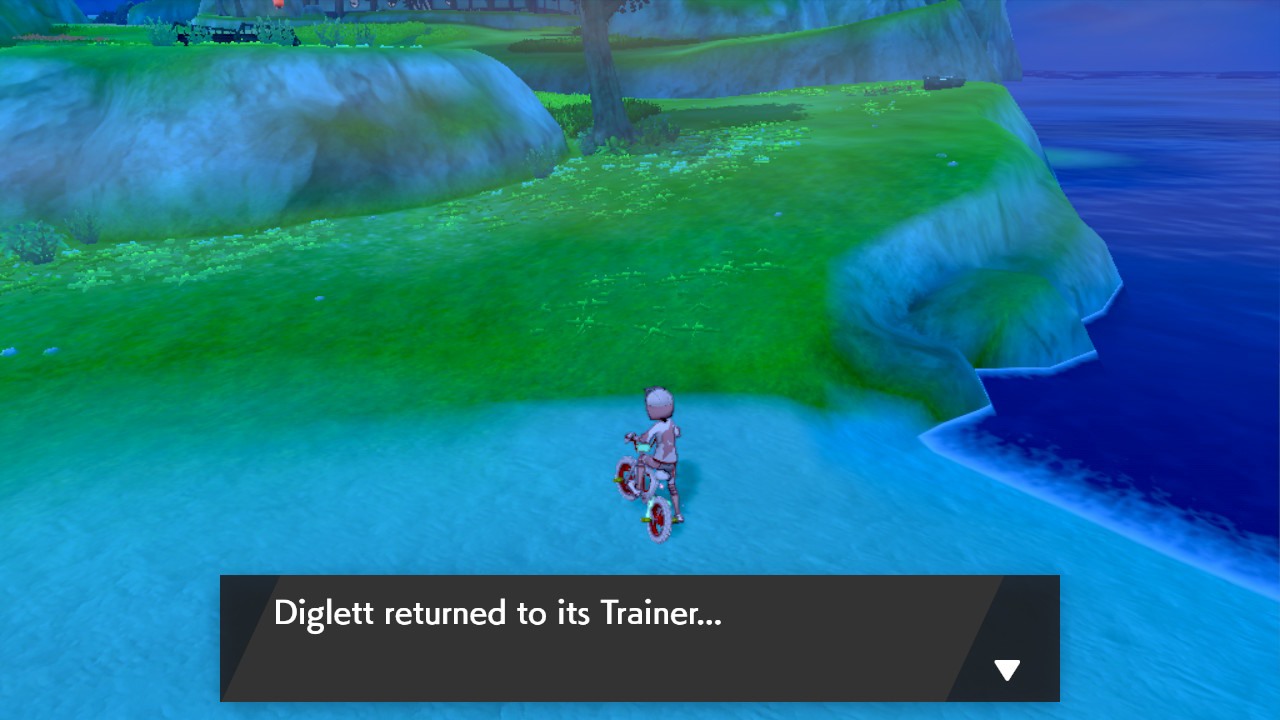Click the dialogue advance arrow
The height and width of the screenshot is (720, 1280).
click(1006, 669)
